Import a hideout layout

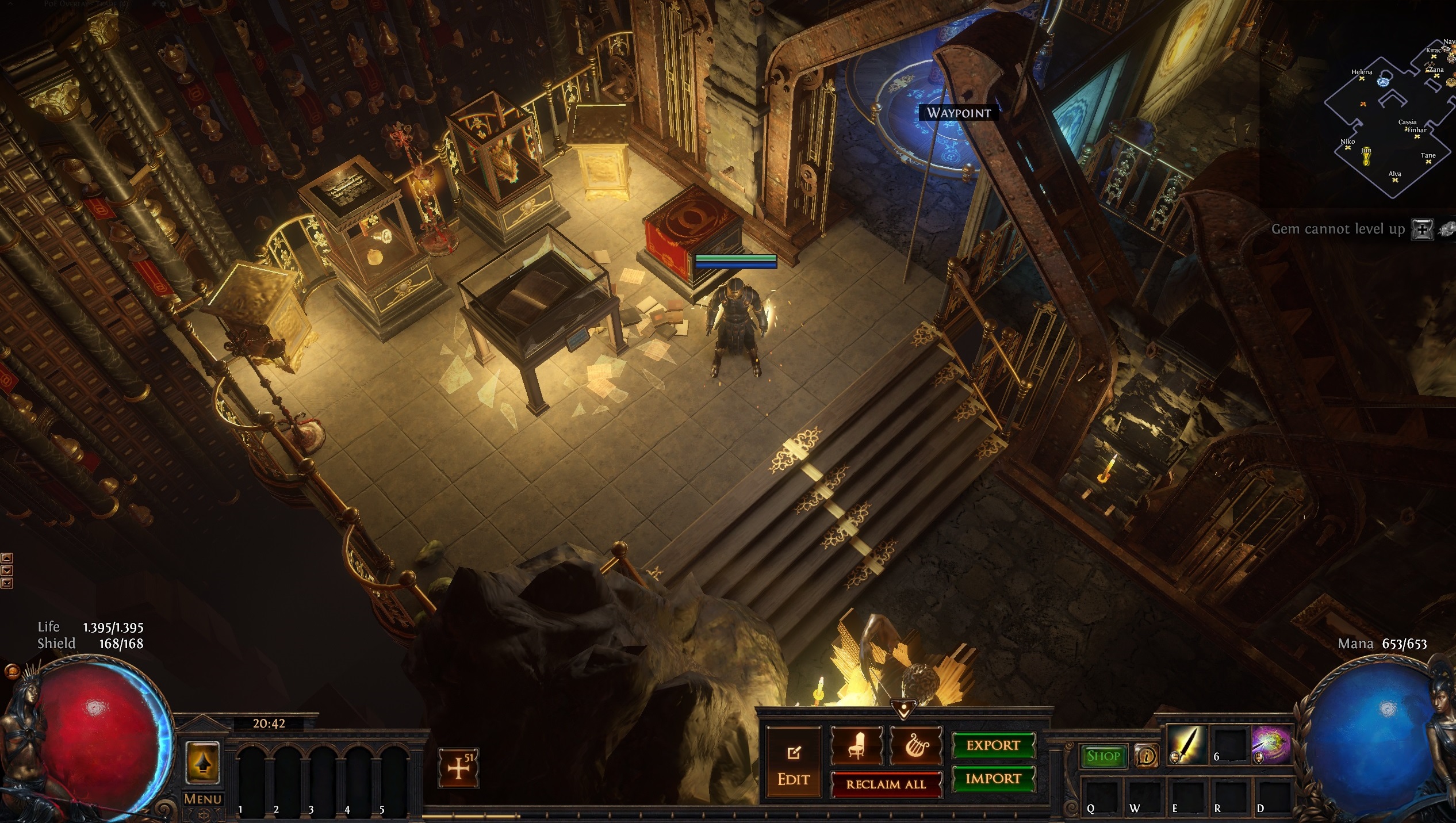pos(993,779)
